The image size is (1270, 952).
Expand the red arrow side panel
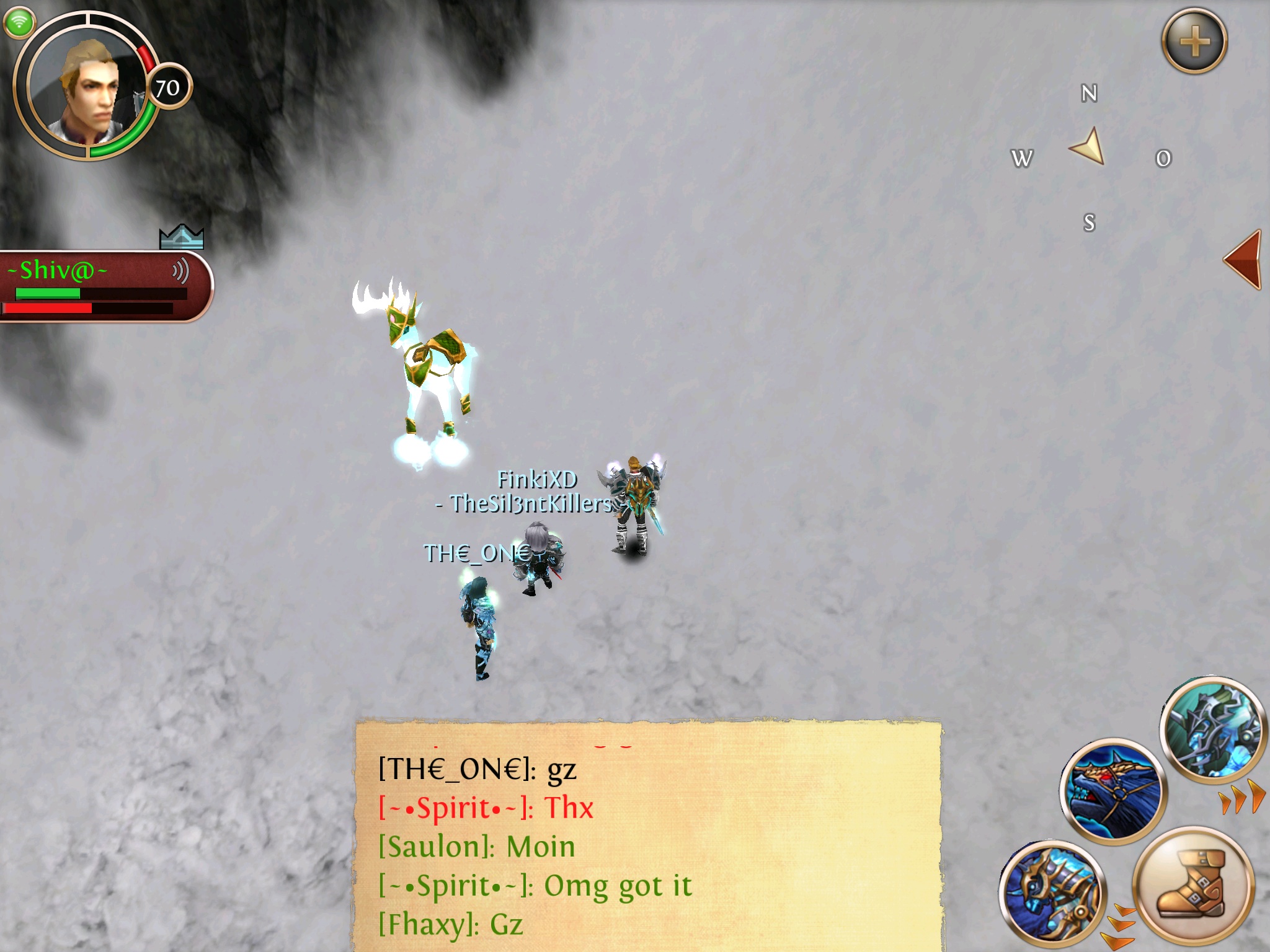click(1243, 260)
